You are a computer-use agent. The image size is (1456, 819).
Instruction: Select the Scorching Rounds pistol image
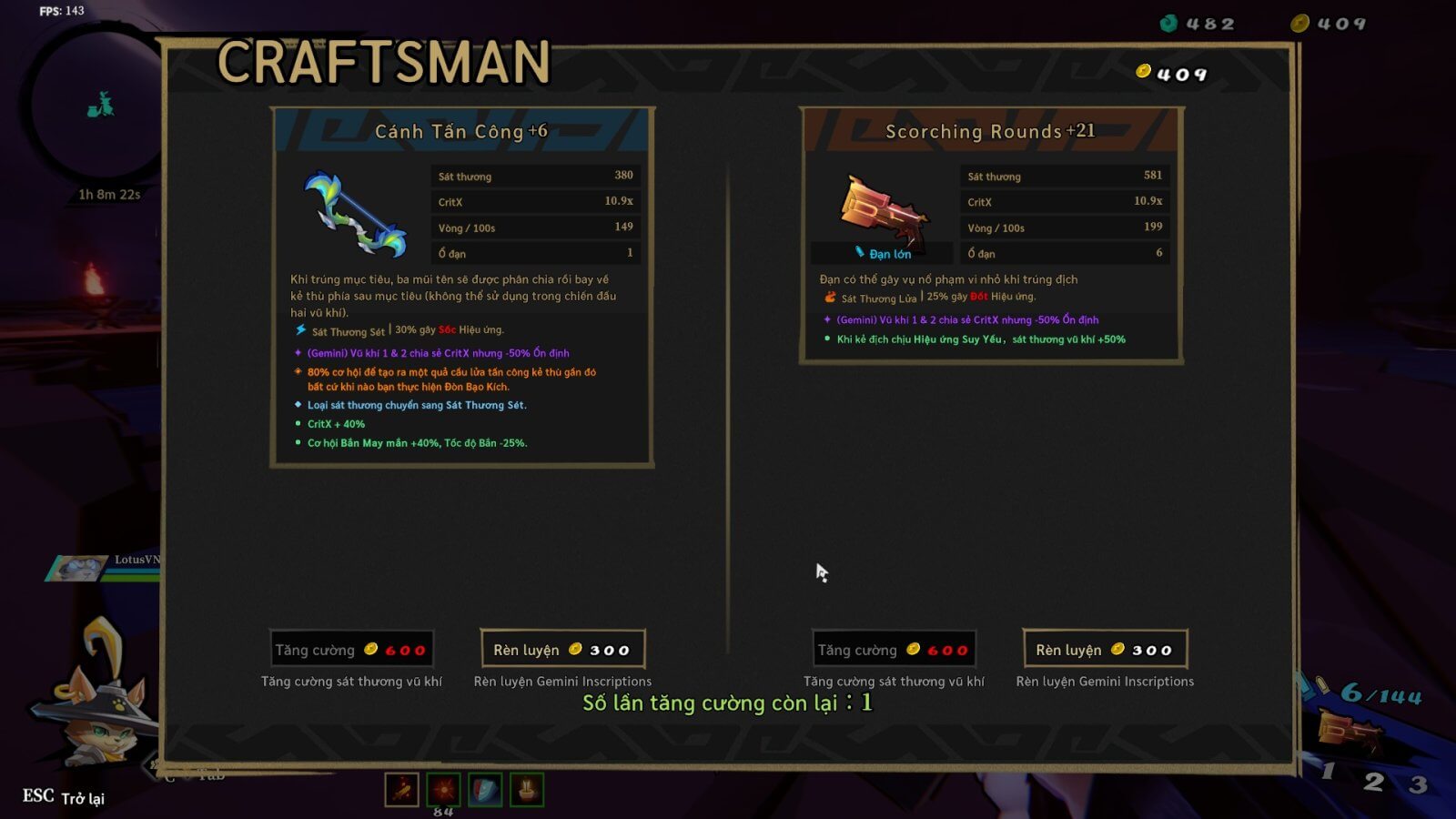884,209
